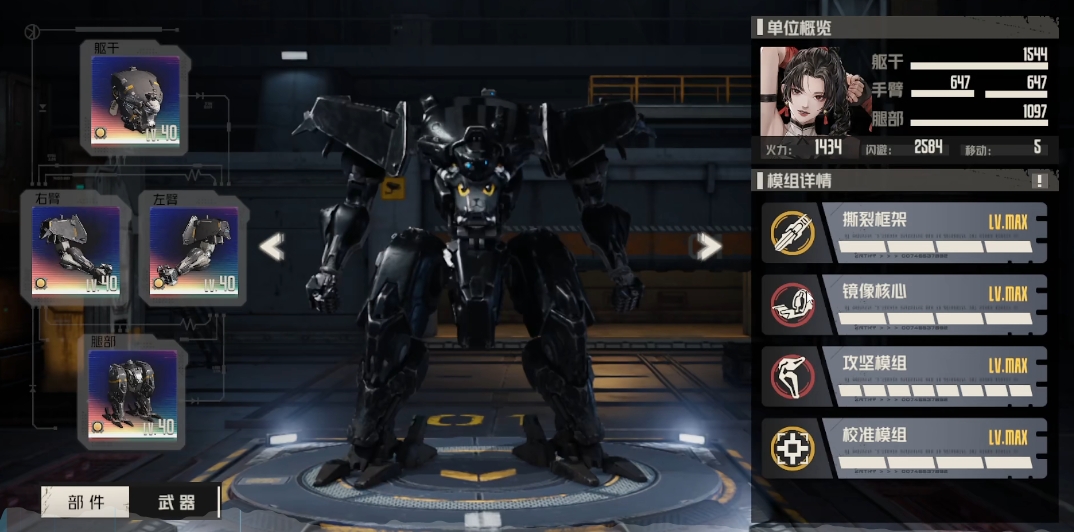Show module details info via exclamation icon
This screenshot has width=1074, height=532.
click(x=1040, y=181)
